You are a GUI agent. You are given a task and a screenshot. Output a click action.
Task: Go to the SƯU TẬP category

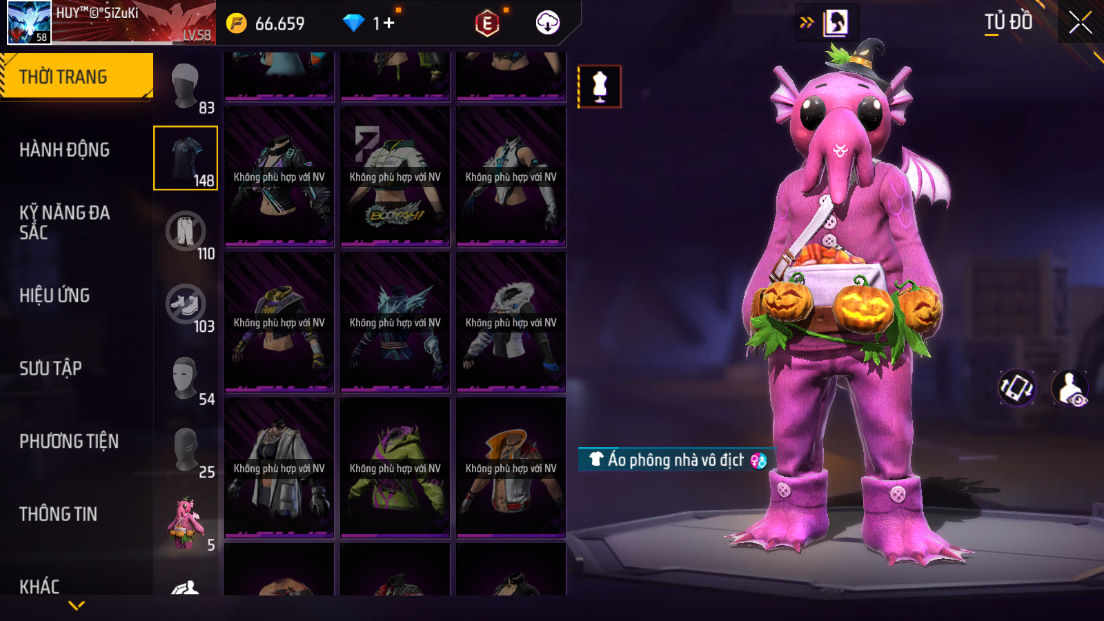51,368
